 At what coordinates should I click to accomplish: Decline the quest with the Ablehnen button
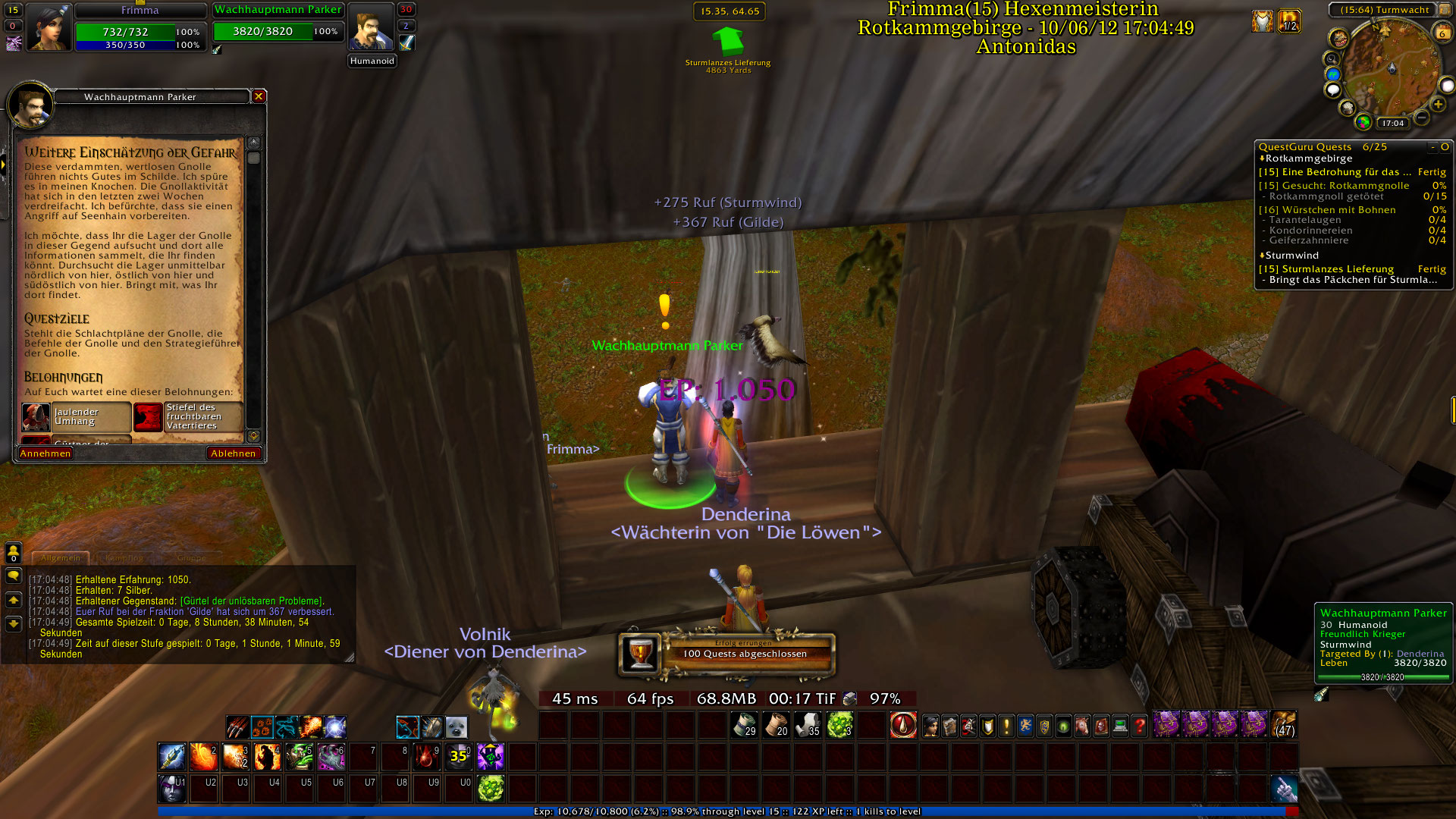click(x=234, y=453)
